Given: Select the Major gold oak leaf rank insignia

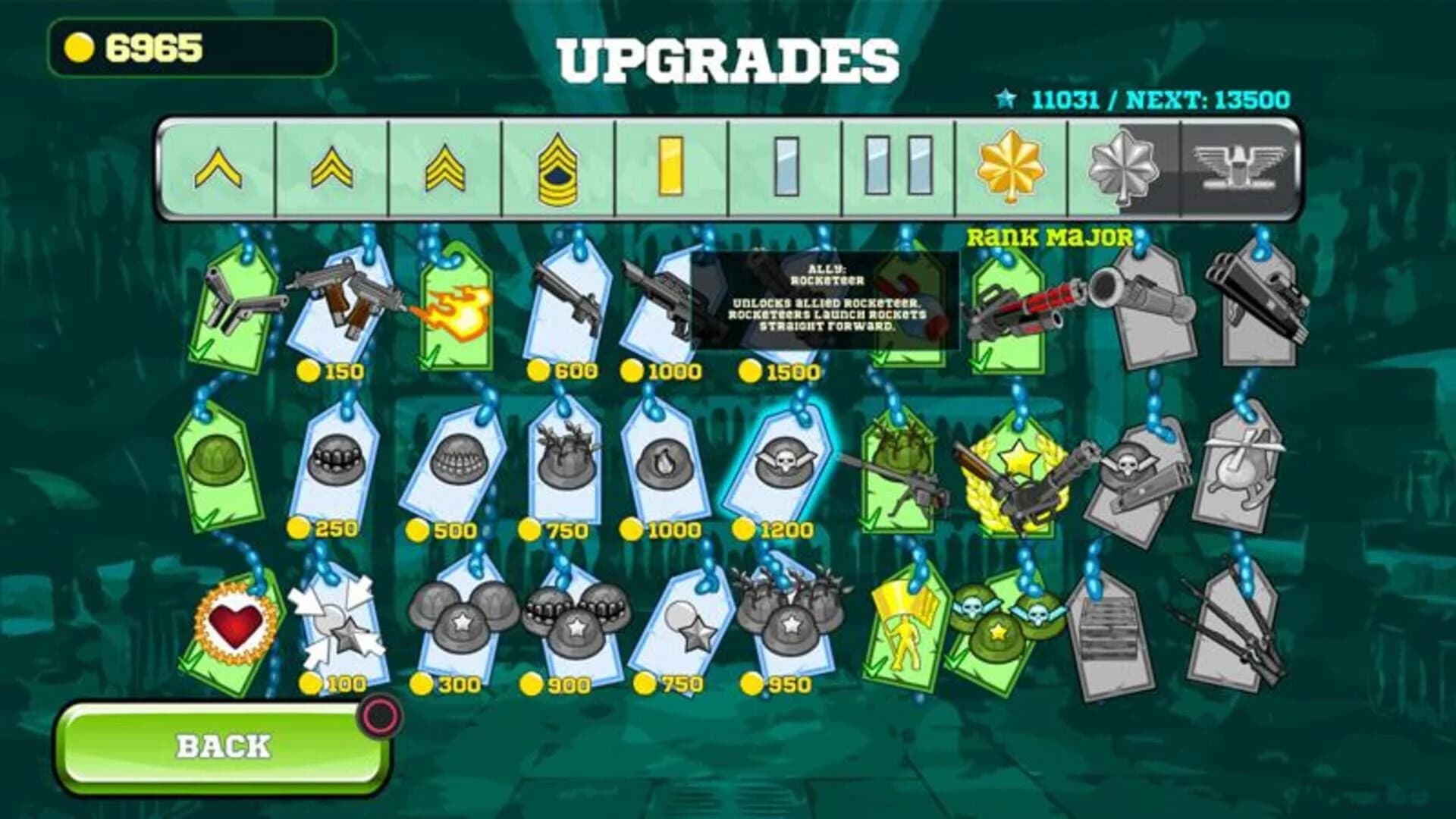Looking at the screenshot, I should [1012, 168].
